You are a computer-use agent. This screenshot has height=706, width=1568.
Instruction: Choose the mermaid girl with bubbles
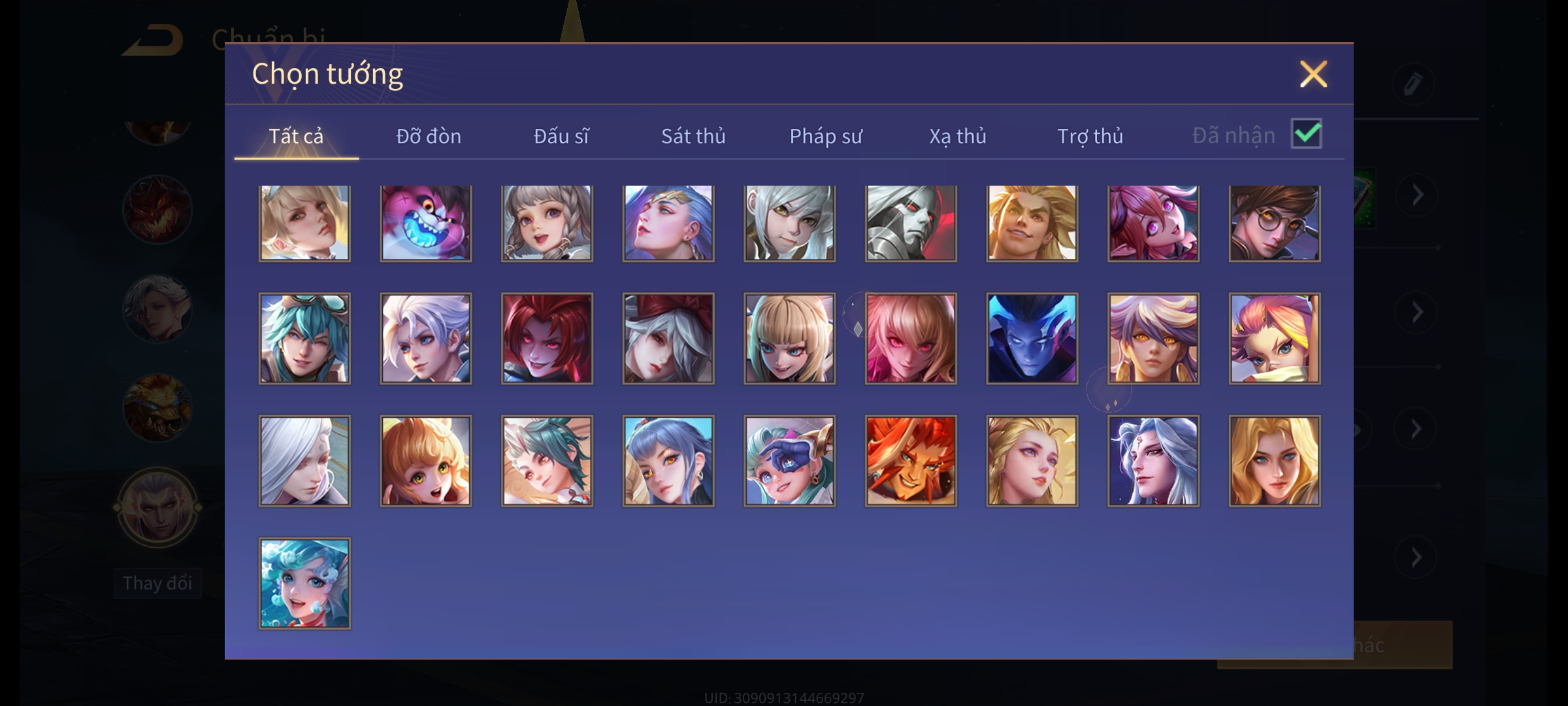coord(304,583)
